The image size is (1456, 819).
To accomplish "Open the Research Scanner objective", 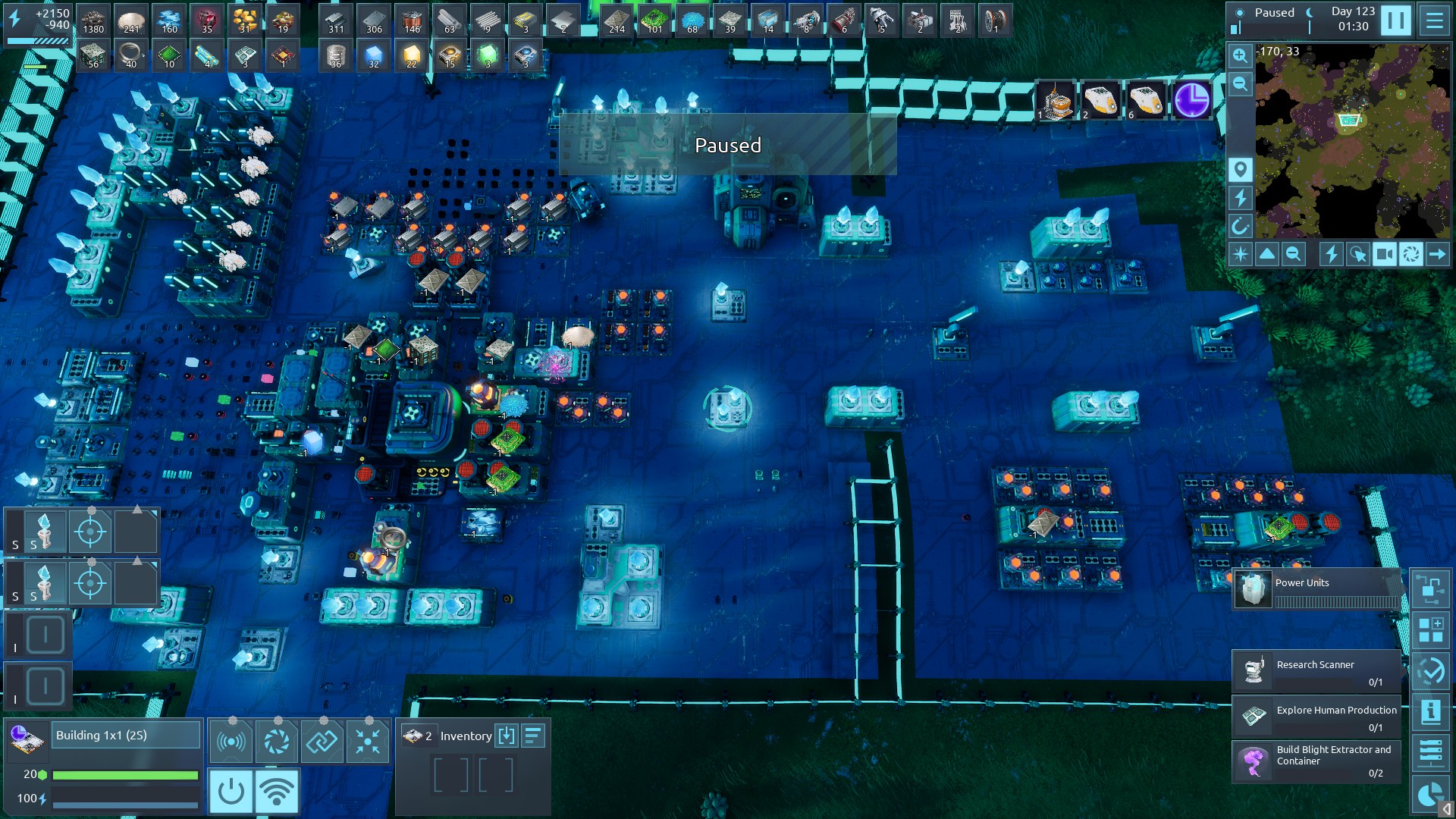I will pos(1316,670).
